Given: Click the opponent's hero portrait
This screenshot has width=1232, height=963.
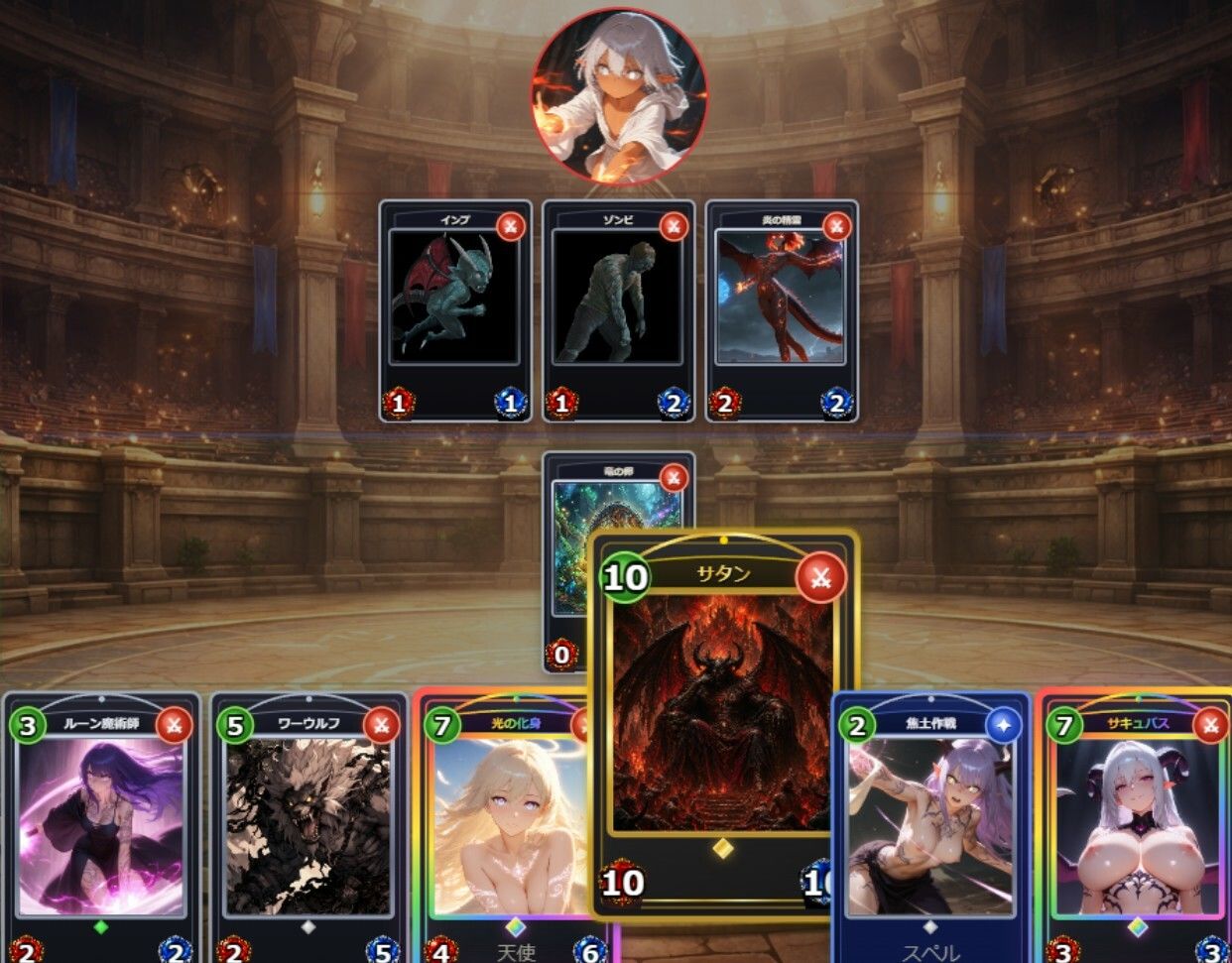Looking at the screenshot, I should coord(619,95).
